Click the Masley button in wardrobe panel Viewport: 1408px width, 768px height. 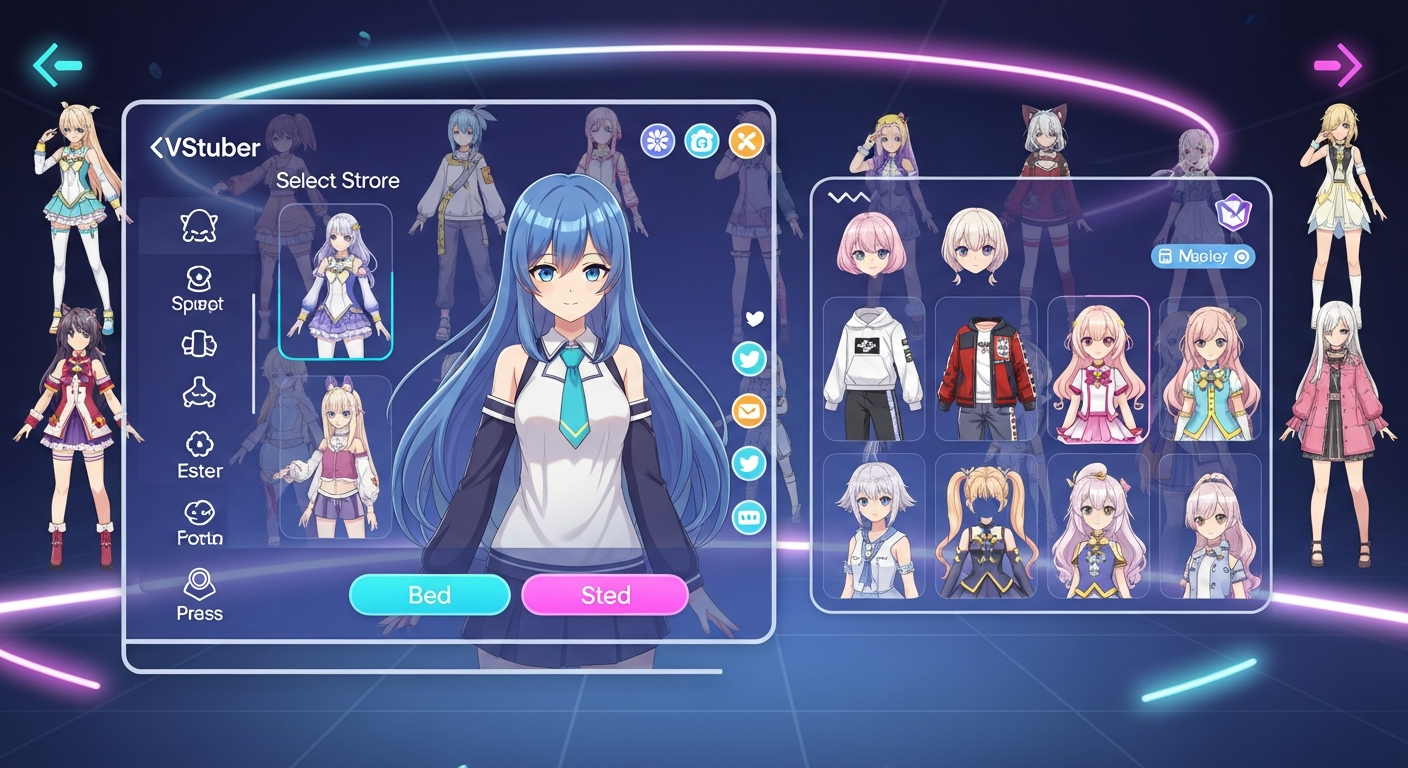click(x=1203, y=257)
